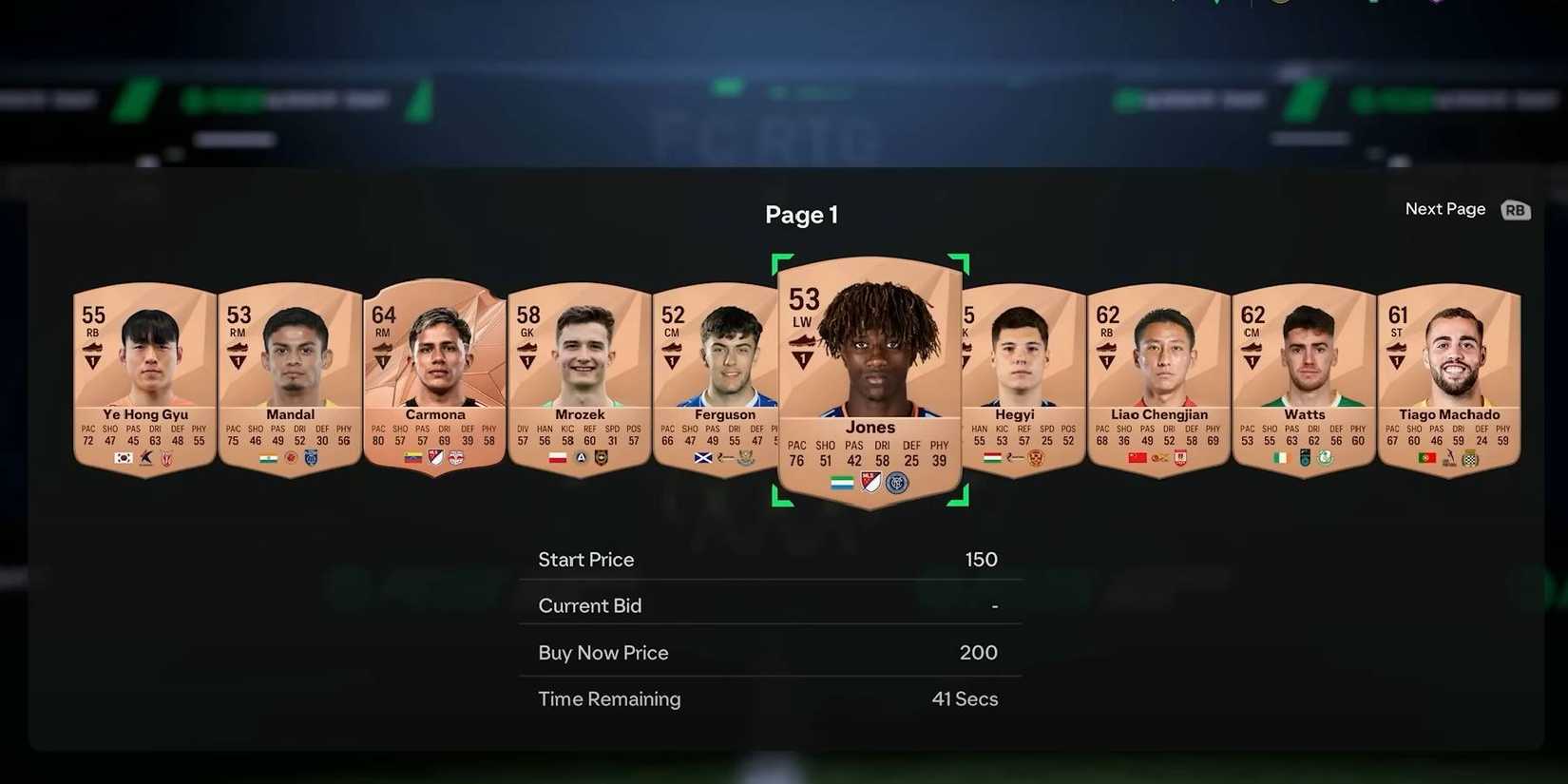
Task: Select the New York City FC club badge on Jones
Action: click(897, 482)
